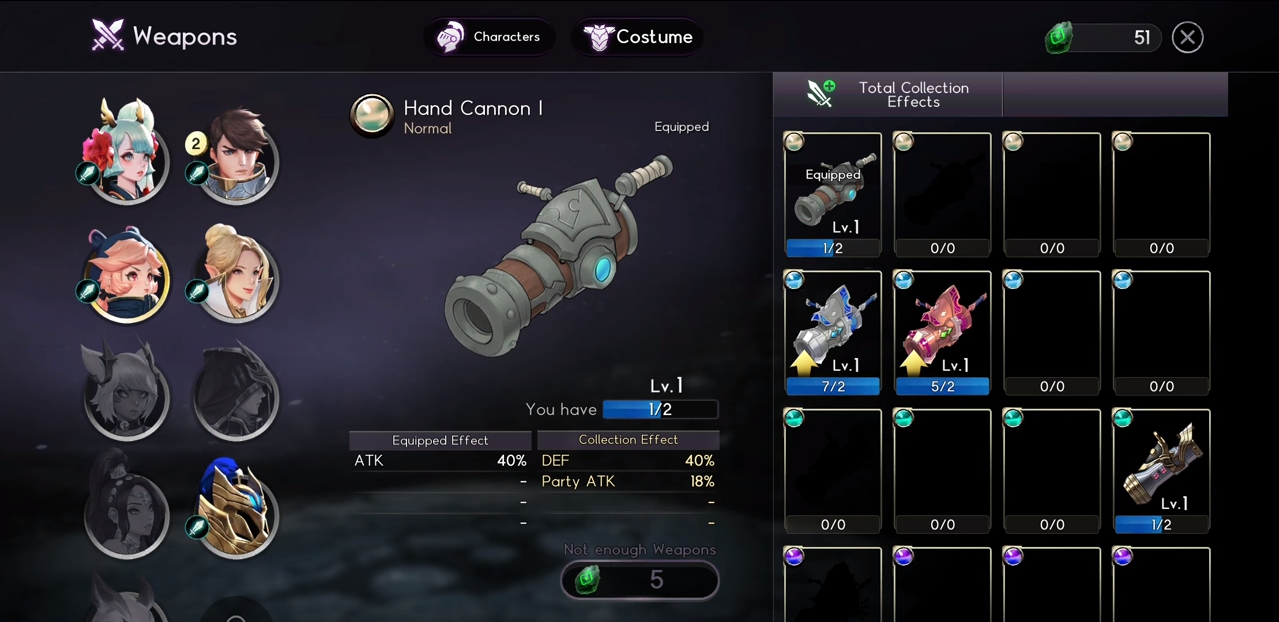Click the 5 gem upgrade button
The width and height of the screenshot is (1279, 622).
click(640, 580)
